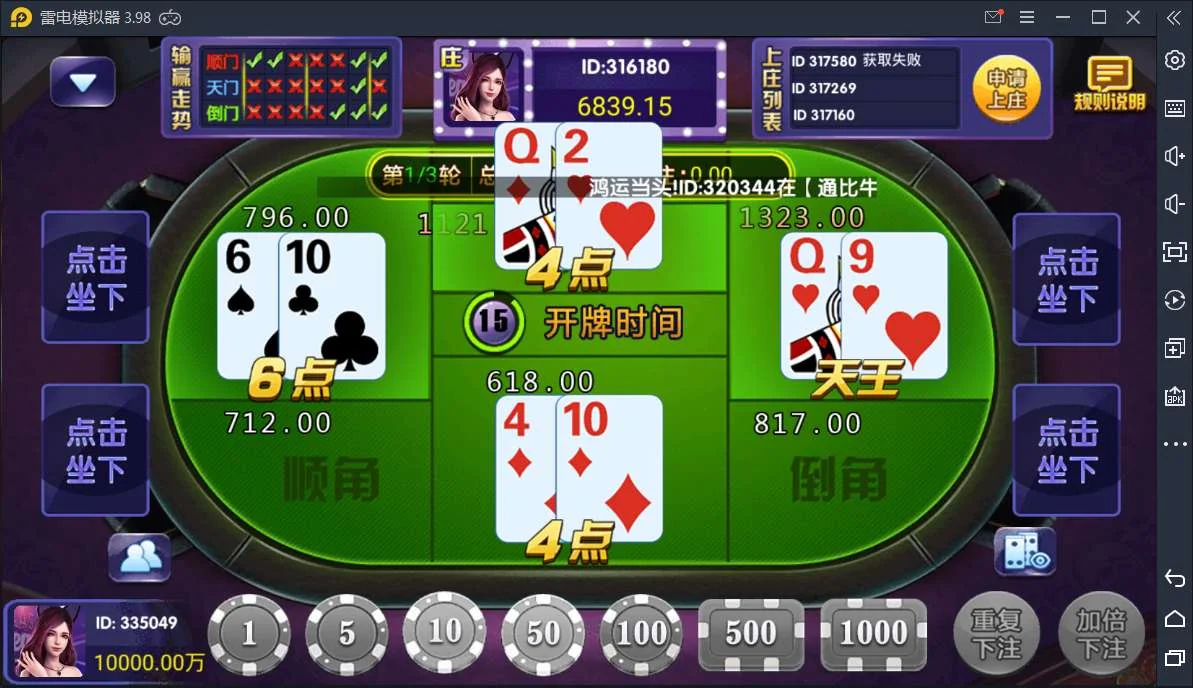
Task: Select the 1000 betting chip
Action: pyautogui.click(x=873, y=634)
